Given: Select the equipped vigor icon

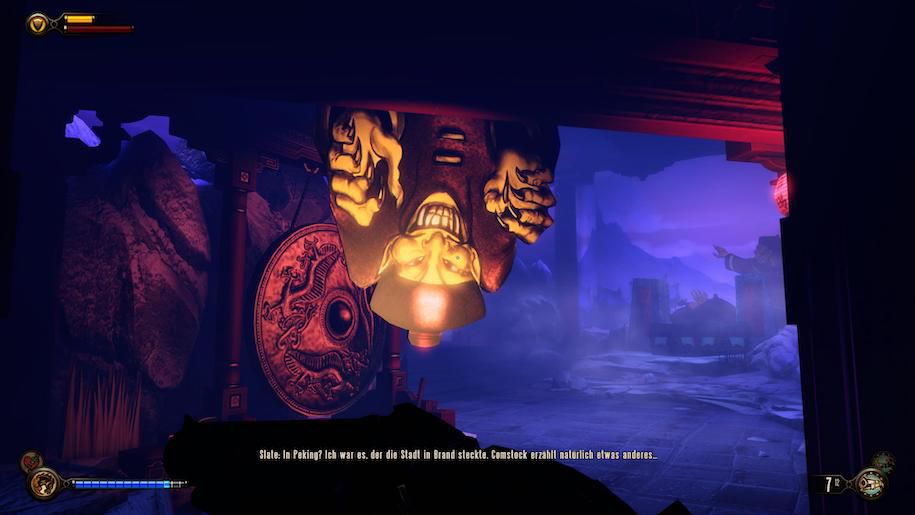Looking at the screenshot, I should [x=42, y=484].
